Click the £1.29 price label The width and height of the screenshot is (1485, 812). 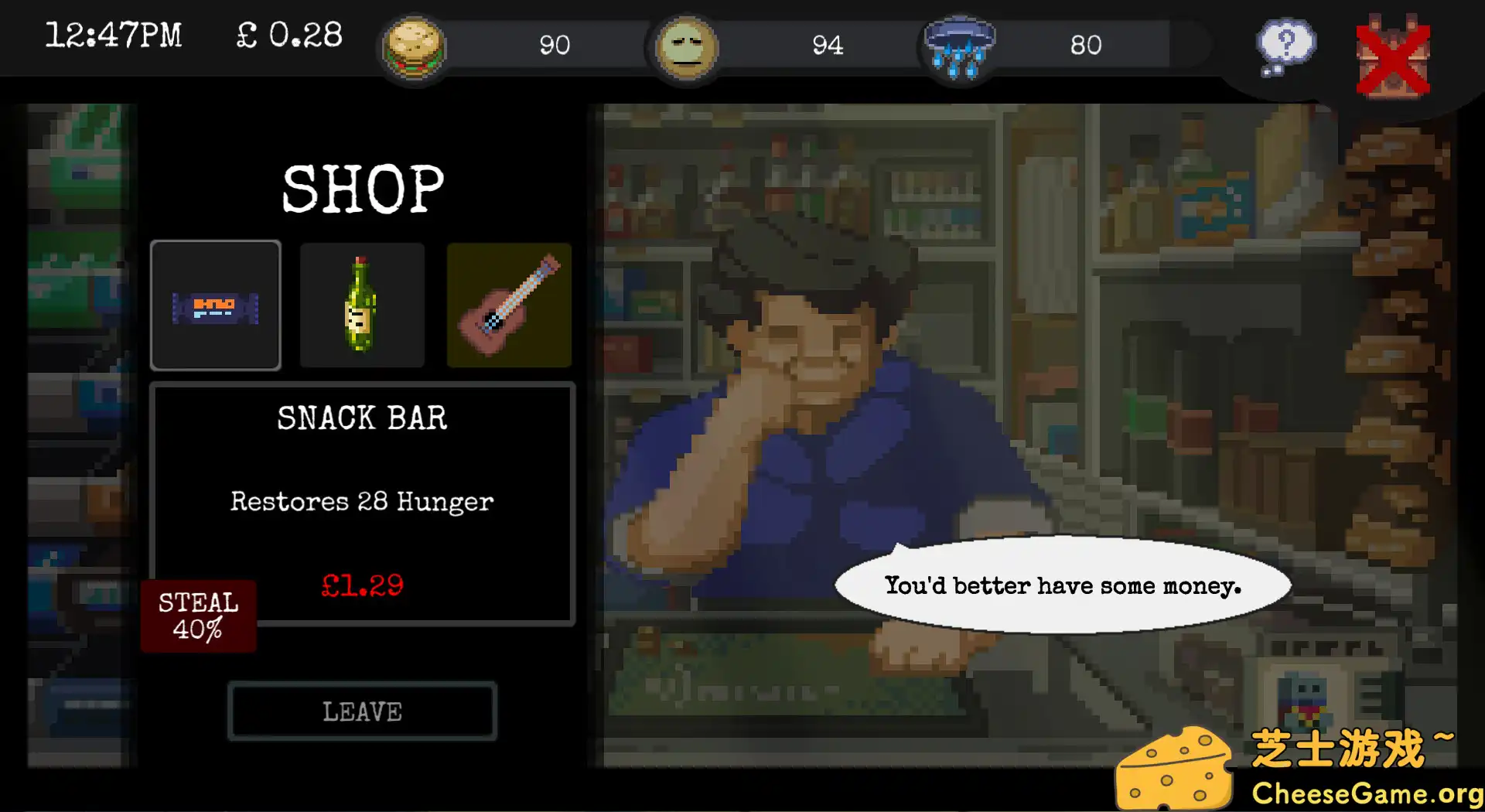point(362,585)
